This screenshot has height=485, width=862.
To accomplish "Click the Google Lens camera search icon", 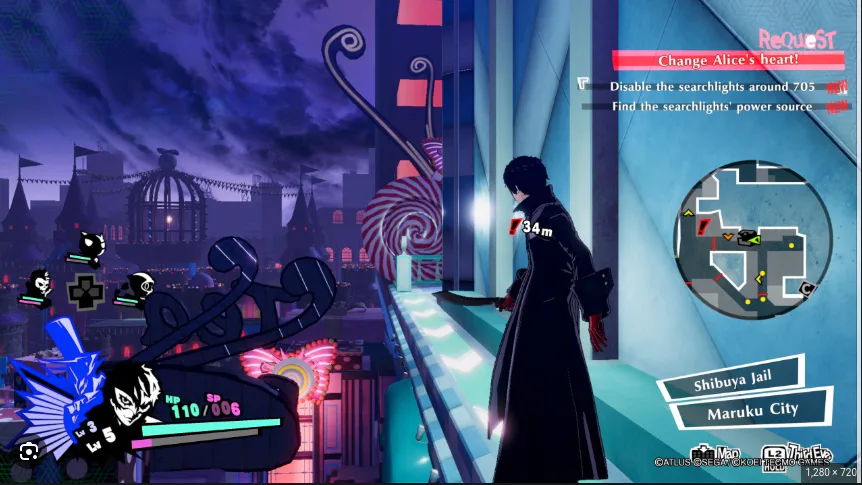I will [30, 449].
